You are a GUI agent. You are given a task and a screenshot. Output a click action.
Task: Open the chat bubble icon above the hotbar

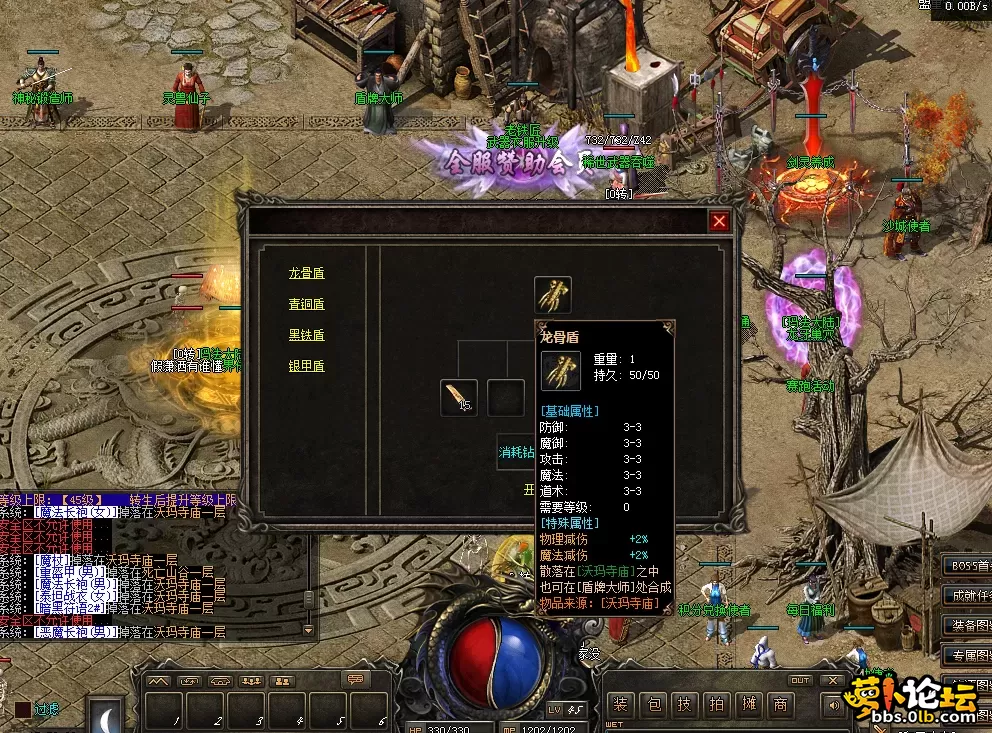coord(354,679)
